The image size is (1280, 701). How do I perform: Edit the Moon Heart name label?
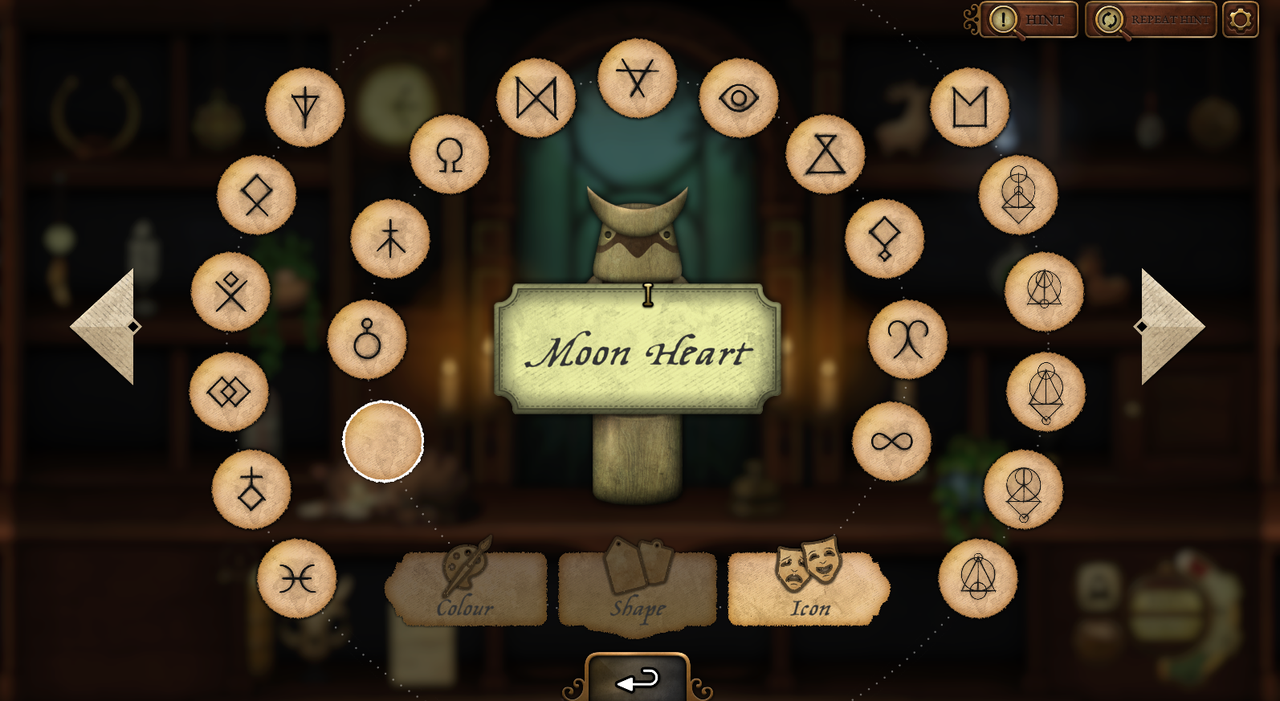coord(638,350)
